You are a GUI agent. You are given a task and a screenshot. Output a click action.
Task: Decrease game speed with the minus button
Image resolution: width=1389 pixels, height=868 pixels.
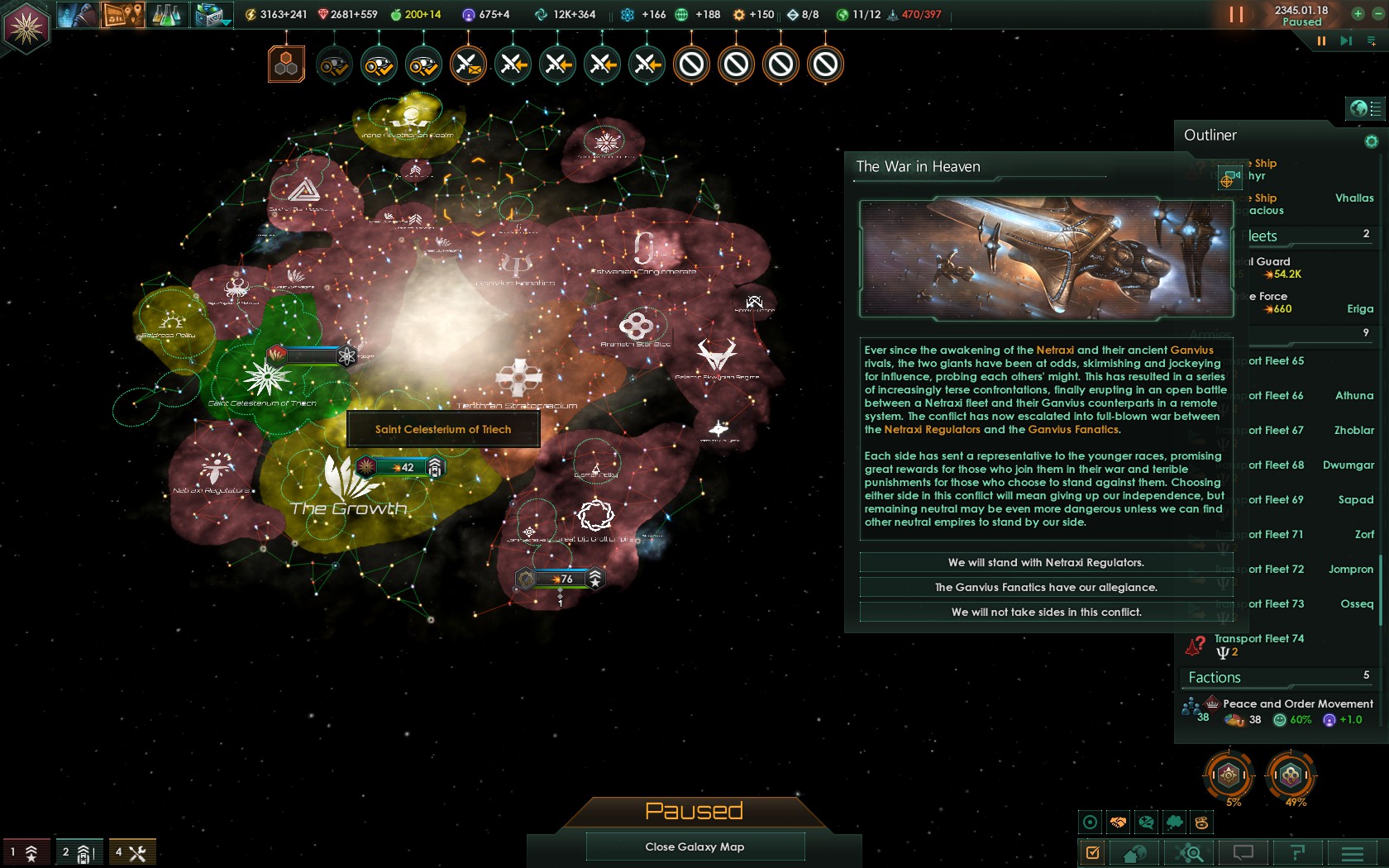point(1376,13)
